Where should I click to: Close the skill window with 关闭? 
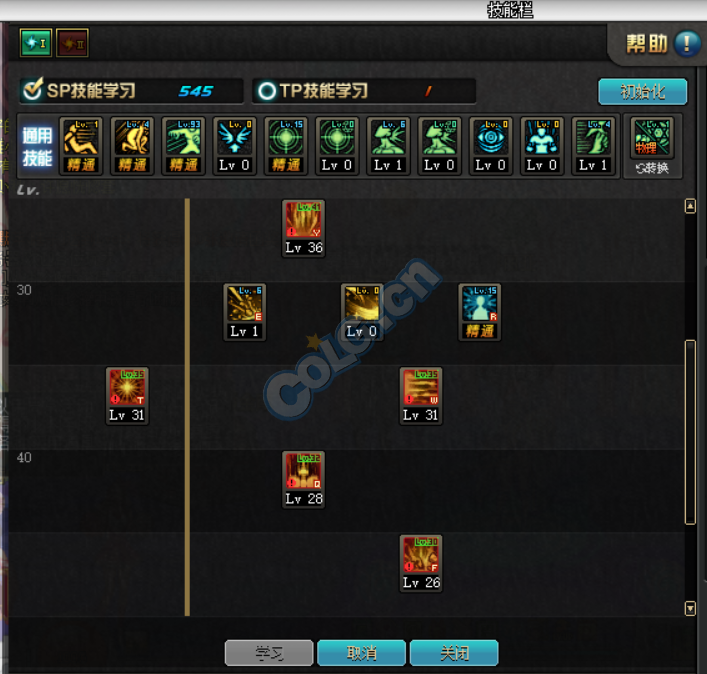(x=453, y=653)
